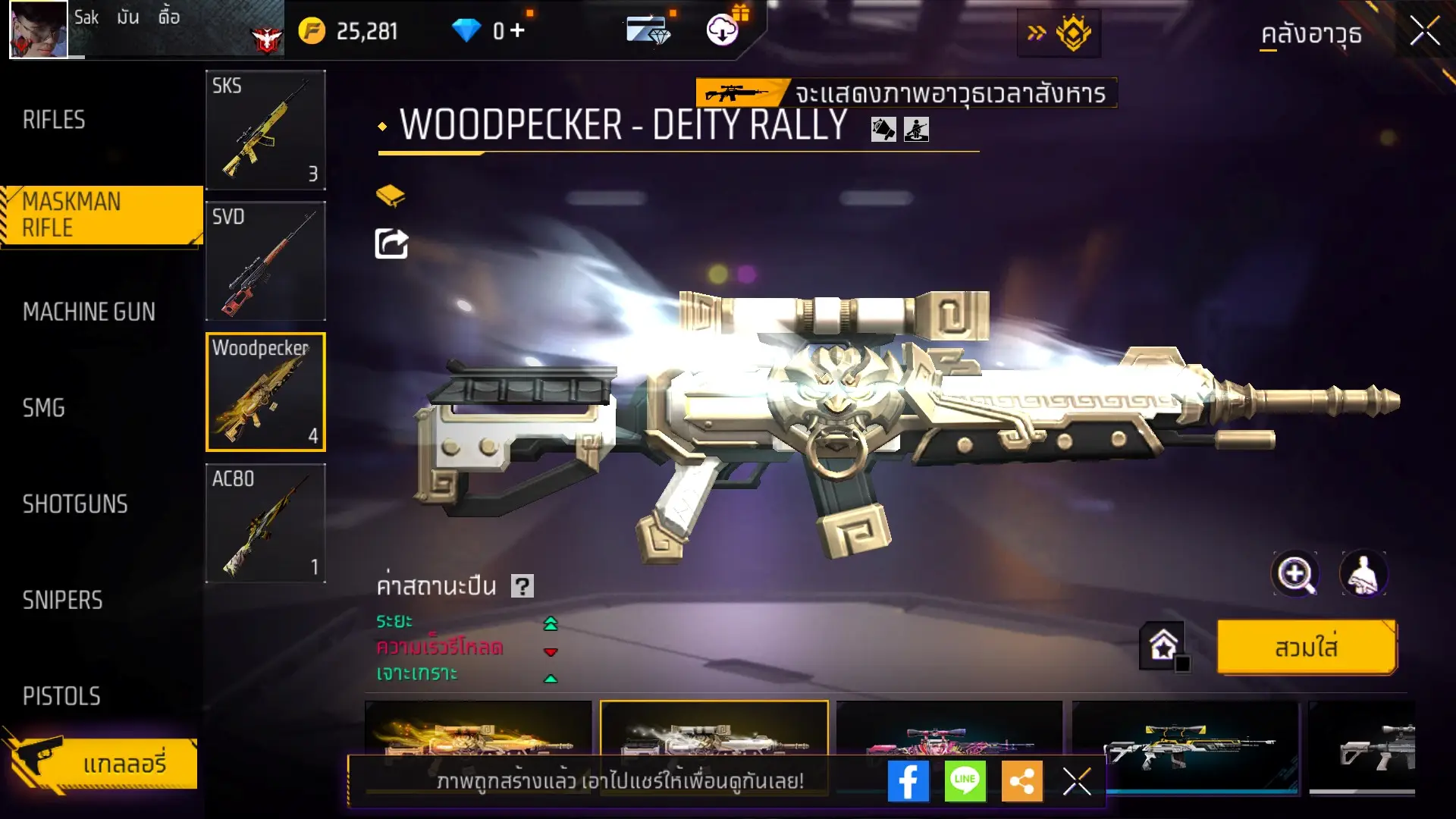Viewport: 1456px width, 819px height.
Task: Open the weapon gallery button
Action: (103, 764)
